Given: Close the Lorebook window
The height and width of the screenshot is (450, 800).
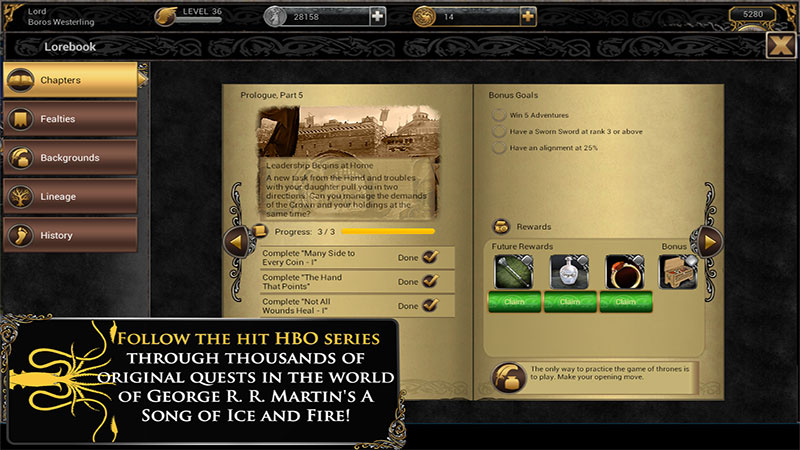Looking at the screenshot, I should (780, 46).
